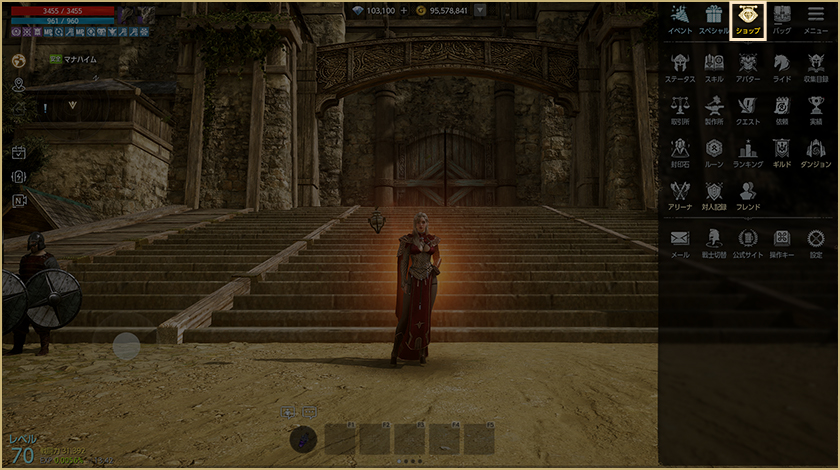840x470 pixels.
Task: Open the ギルド (Guild) menu
Action: coord(781,152)
